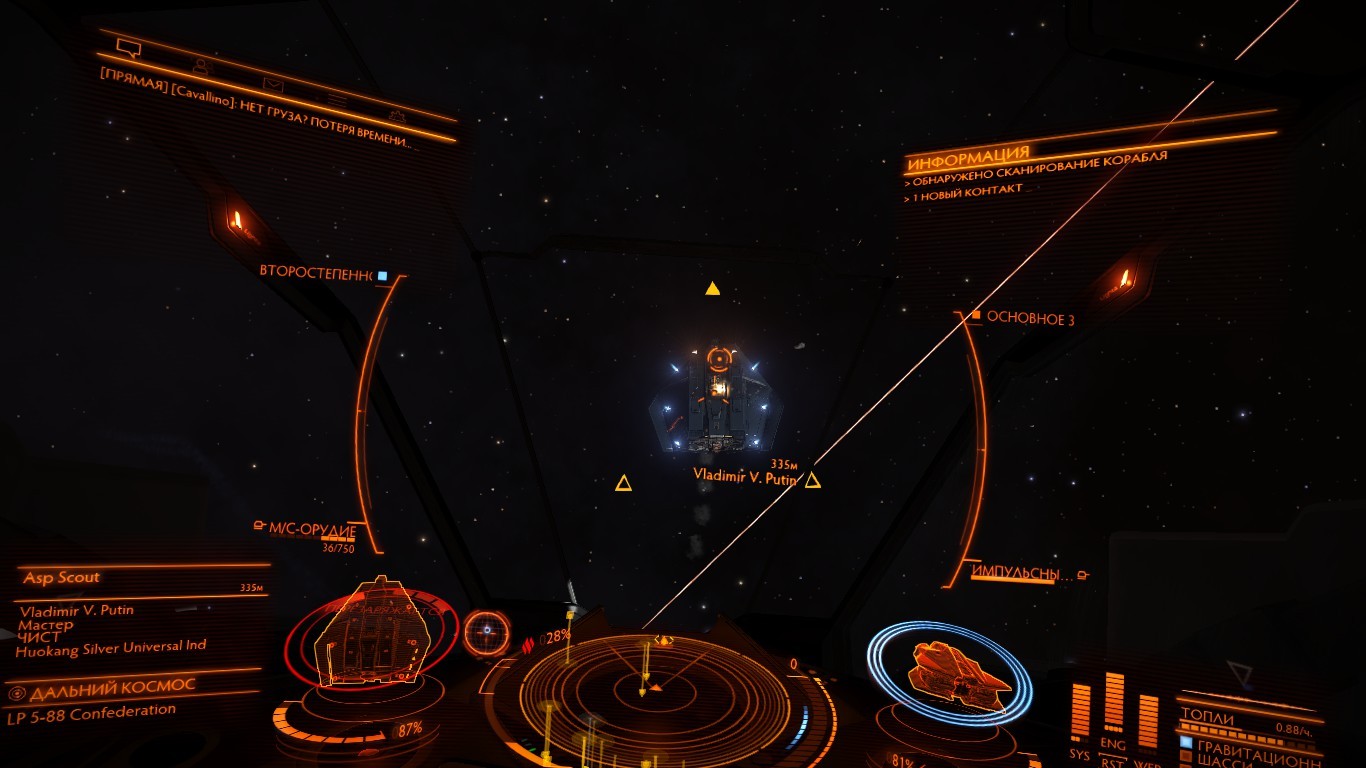Screen dimensions: 1366x768
Task: Select the comms list-lines tab
Action: point(337,100)
